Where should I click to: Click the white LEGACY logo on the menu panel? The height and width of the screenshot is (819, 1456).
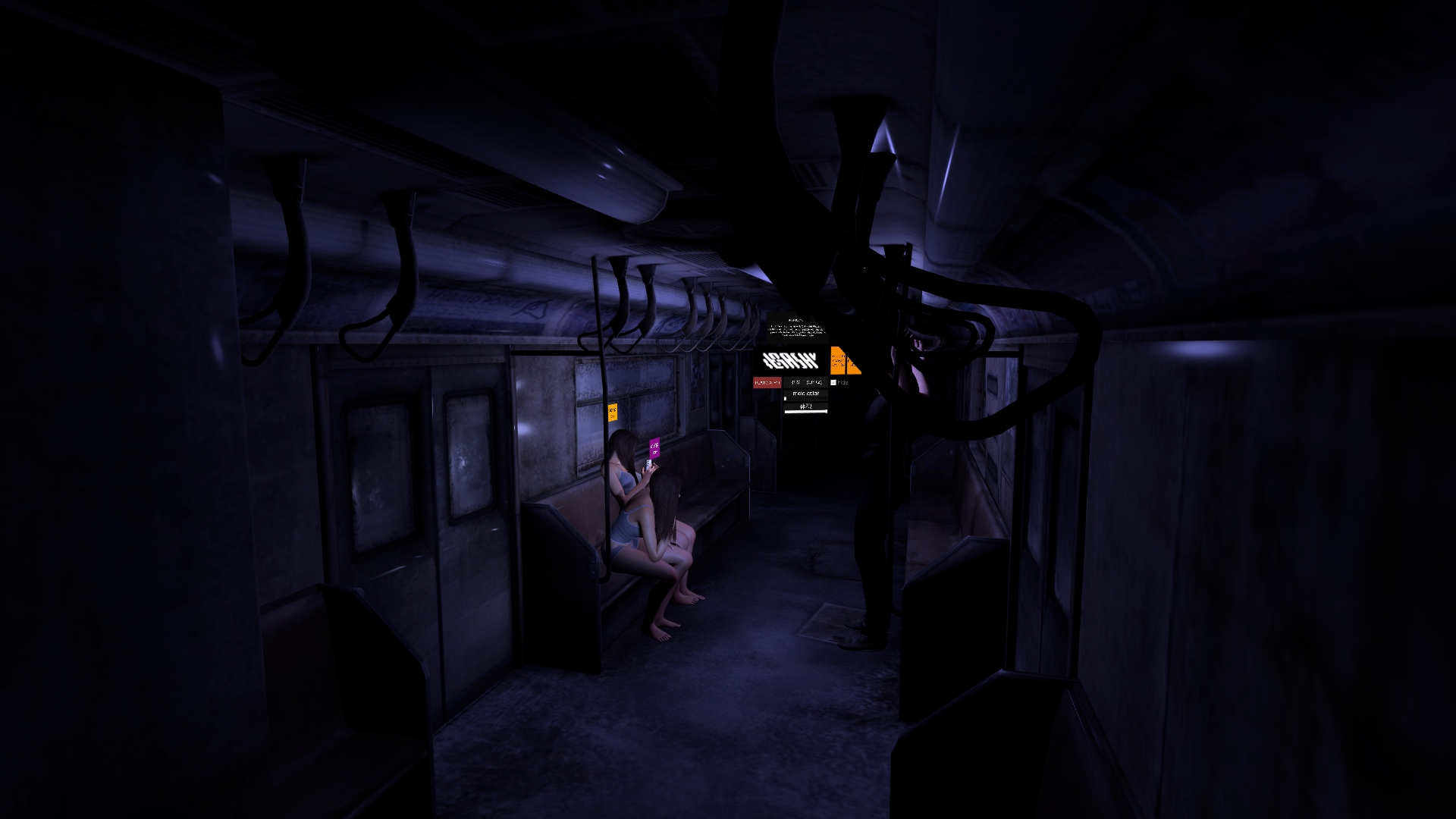click(791, 359)
